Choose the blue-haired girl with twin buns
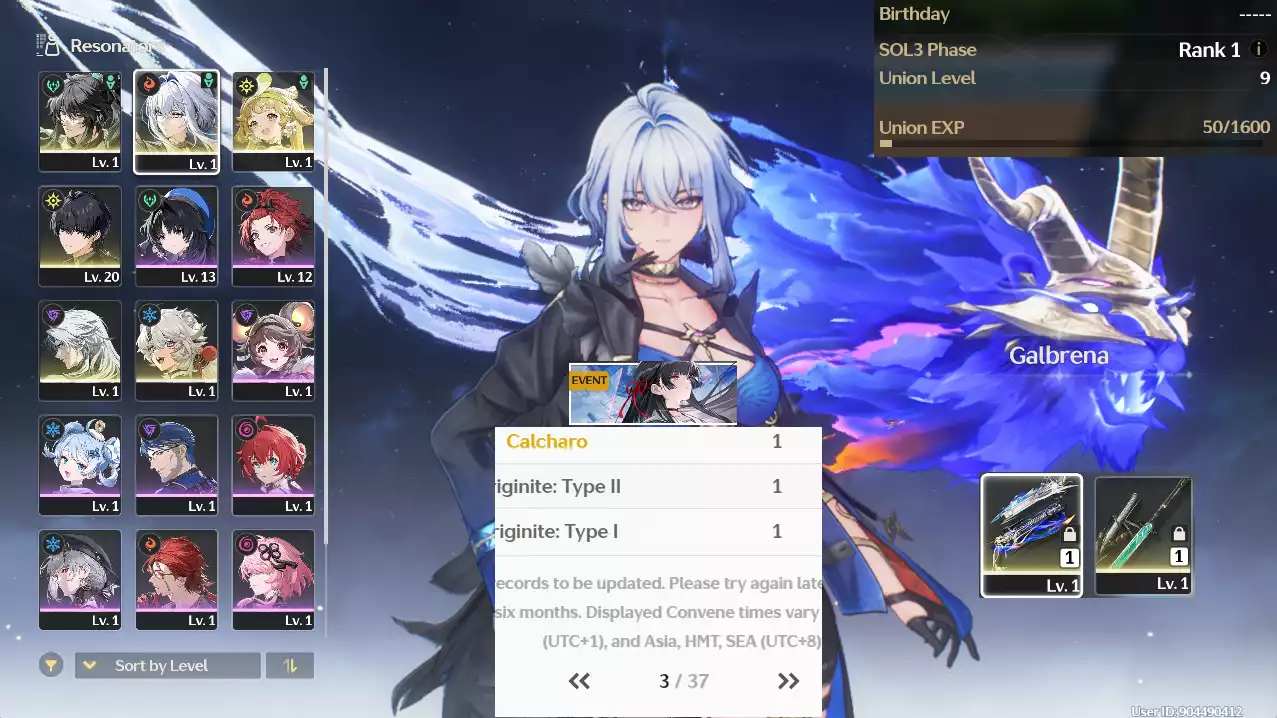The image size is (1277, 718). 80,465
